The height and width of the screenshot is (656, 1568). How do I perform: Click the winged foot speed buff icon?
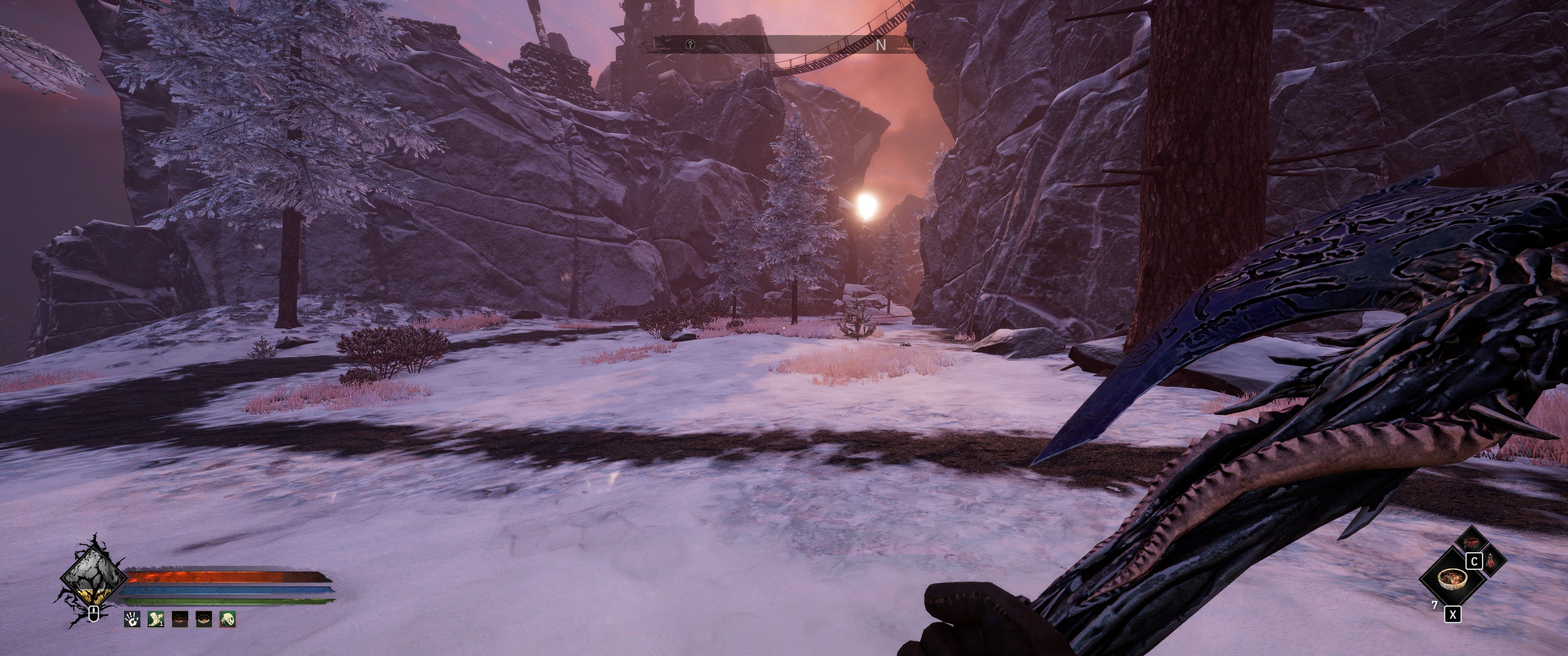click(156, 620)
